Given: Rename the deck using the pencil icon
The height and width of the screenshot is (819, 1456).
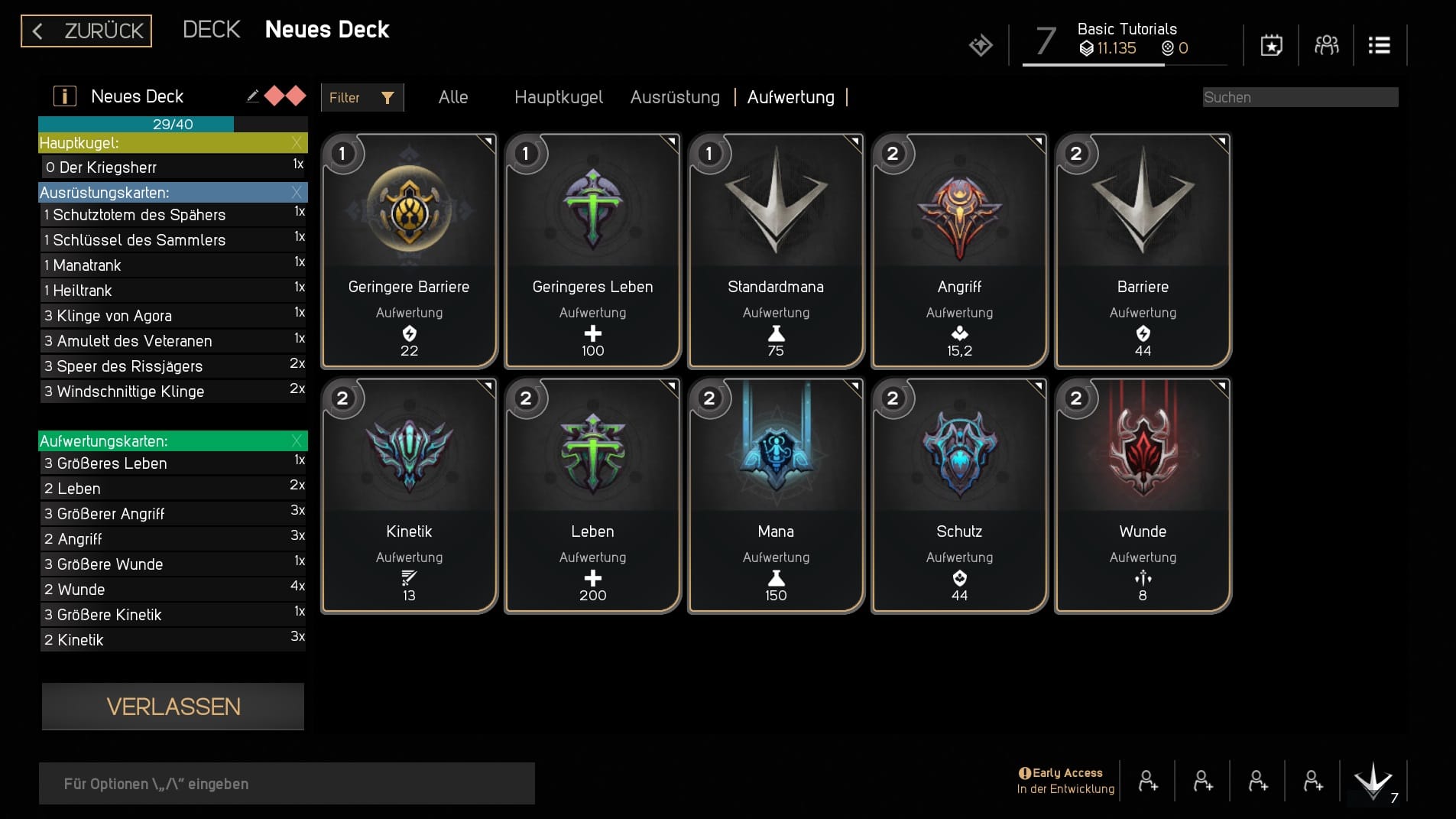Looking at the screenshot, I should pos(252,96).
